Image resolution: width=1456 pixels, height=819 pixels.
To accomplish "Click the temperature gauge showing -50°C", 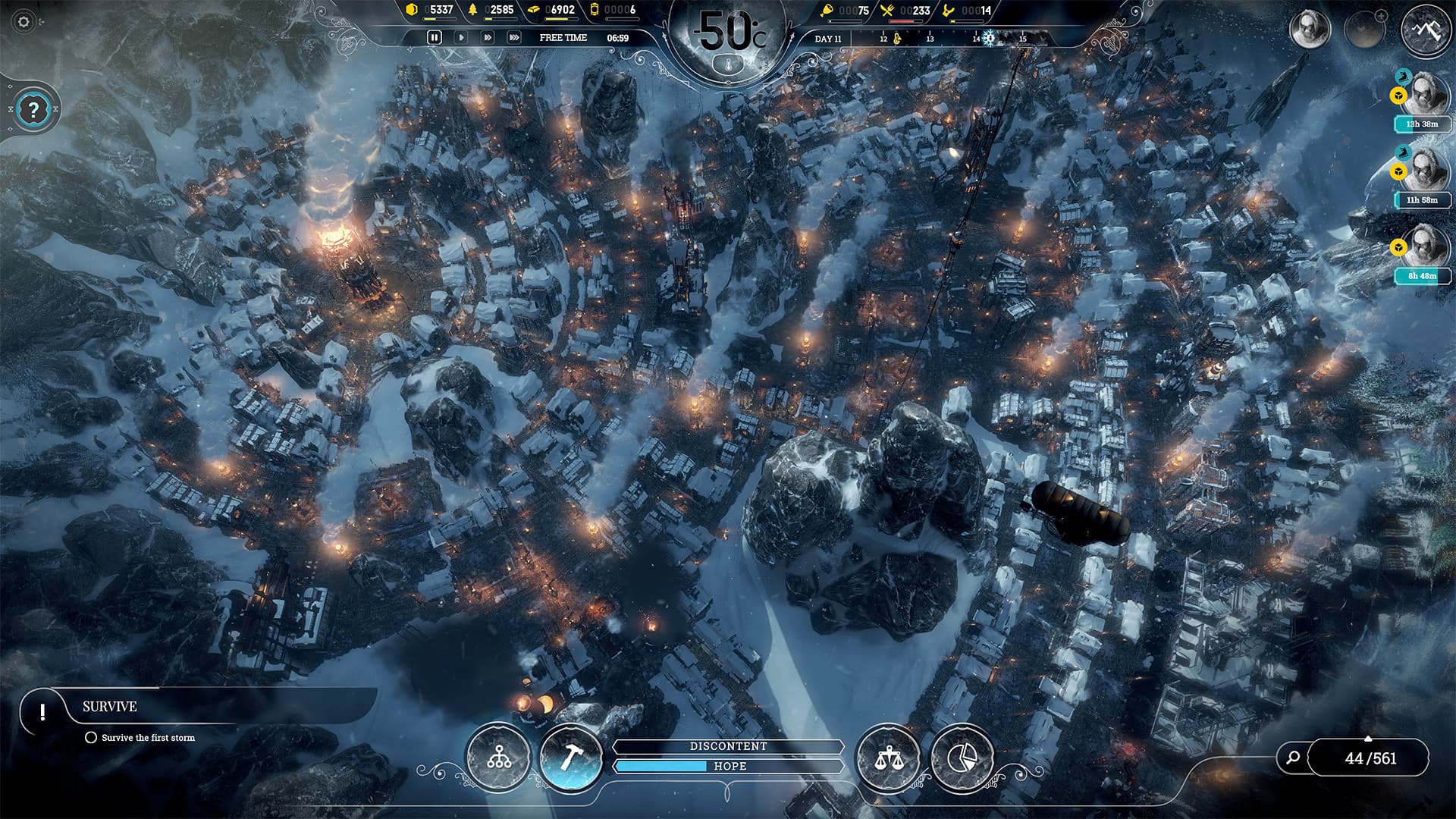I will 728,34.
